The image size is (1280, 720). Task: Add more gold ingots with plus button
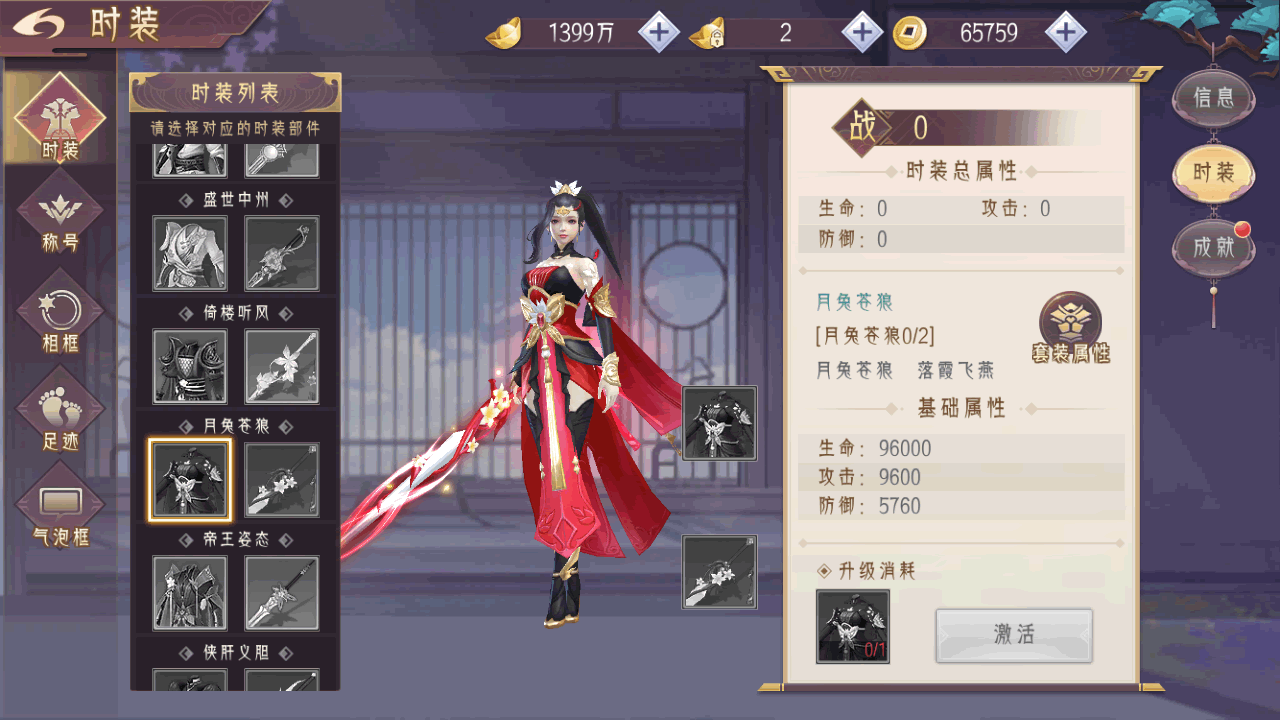coord(658,33)
